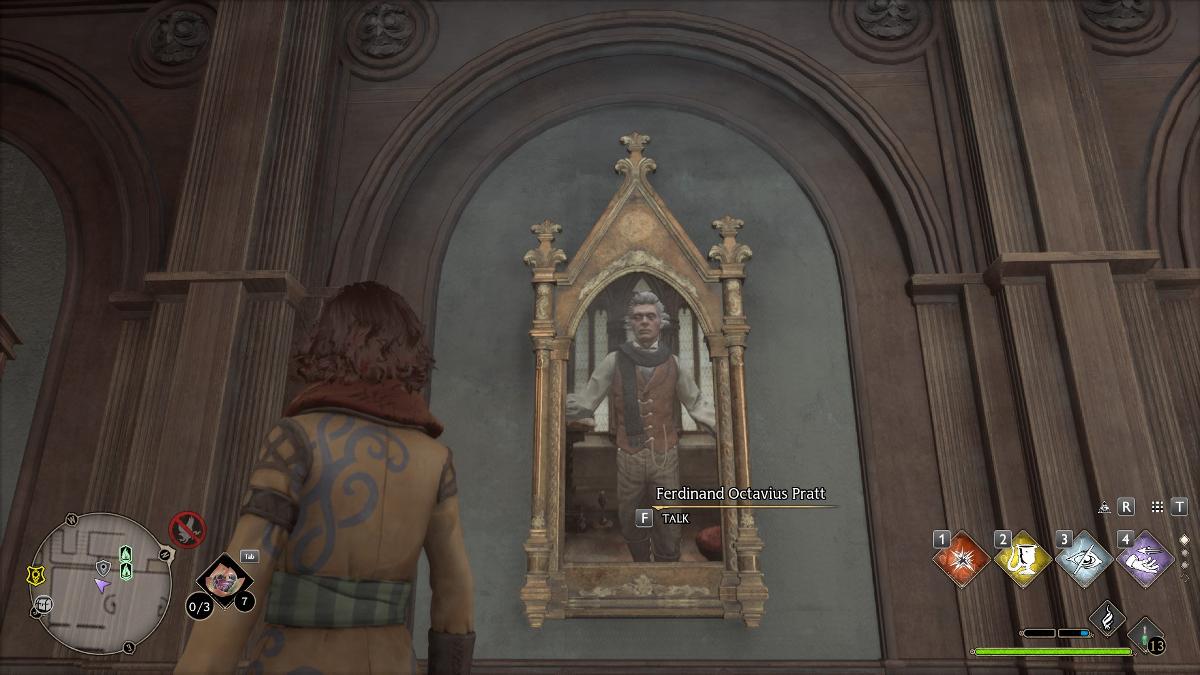Click the Revelio figure icon
Viewport: 1200px width, 675px height.
(1104, 507)
